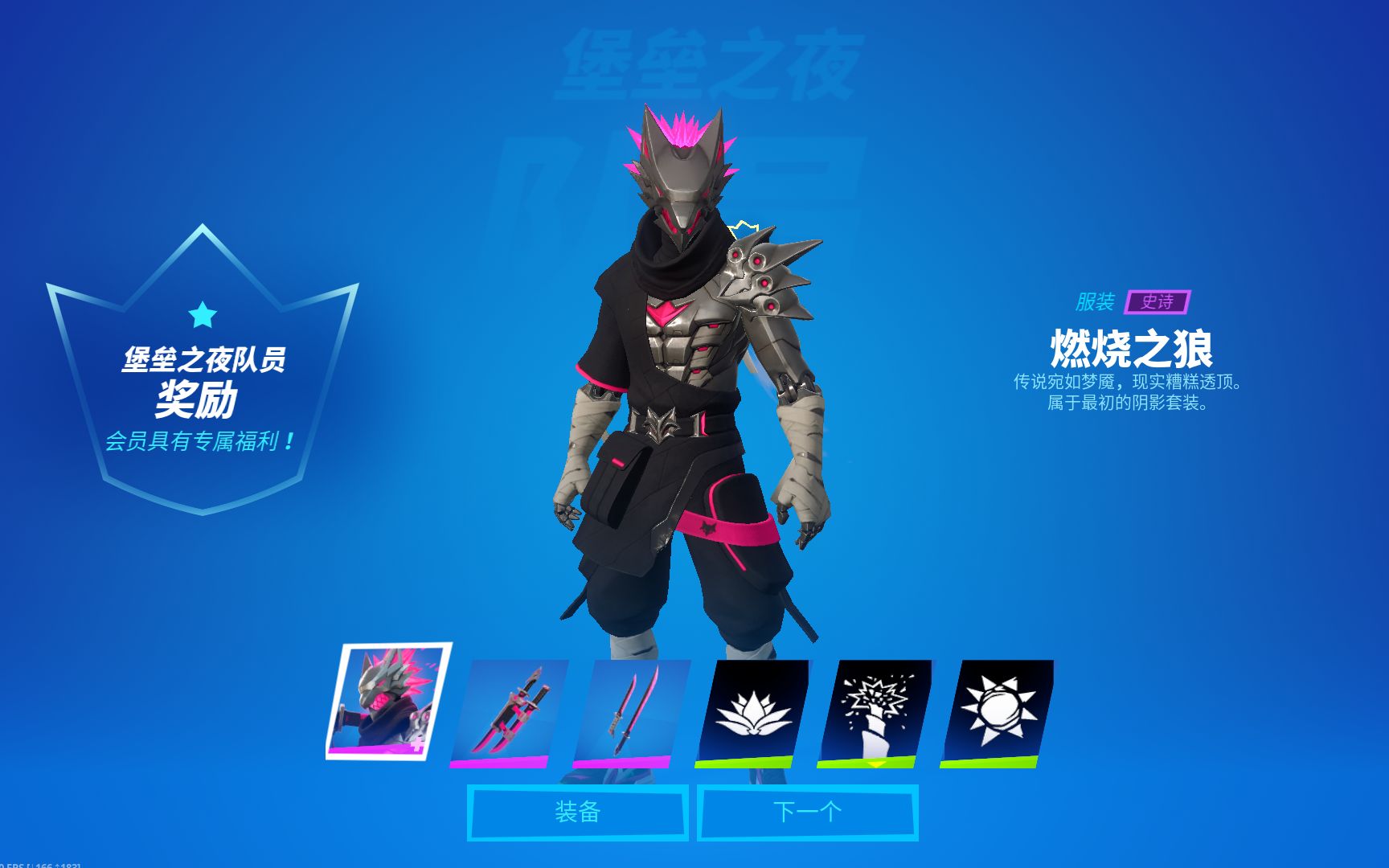
Task: Expand details via the 史诗 rarity badge
Action: pos(1157,303)
